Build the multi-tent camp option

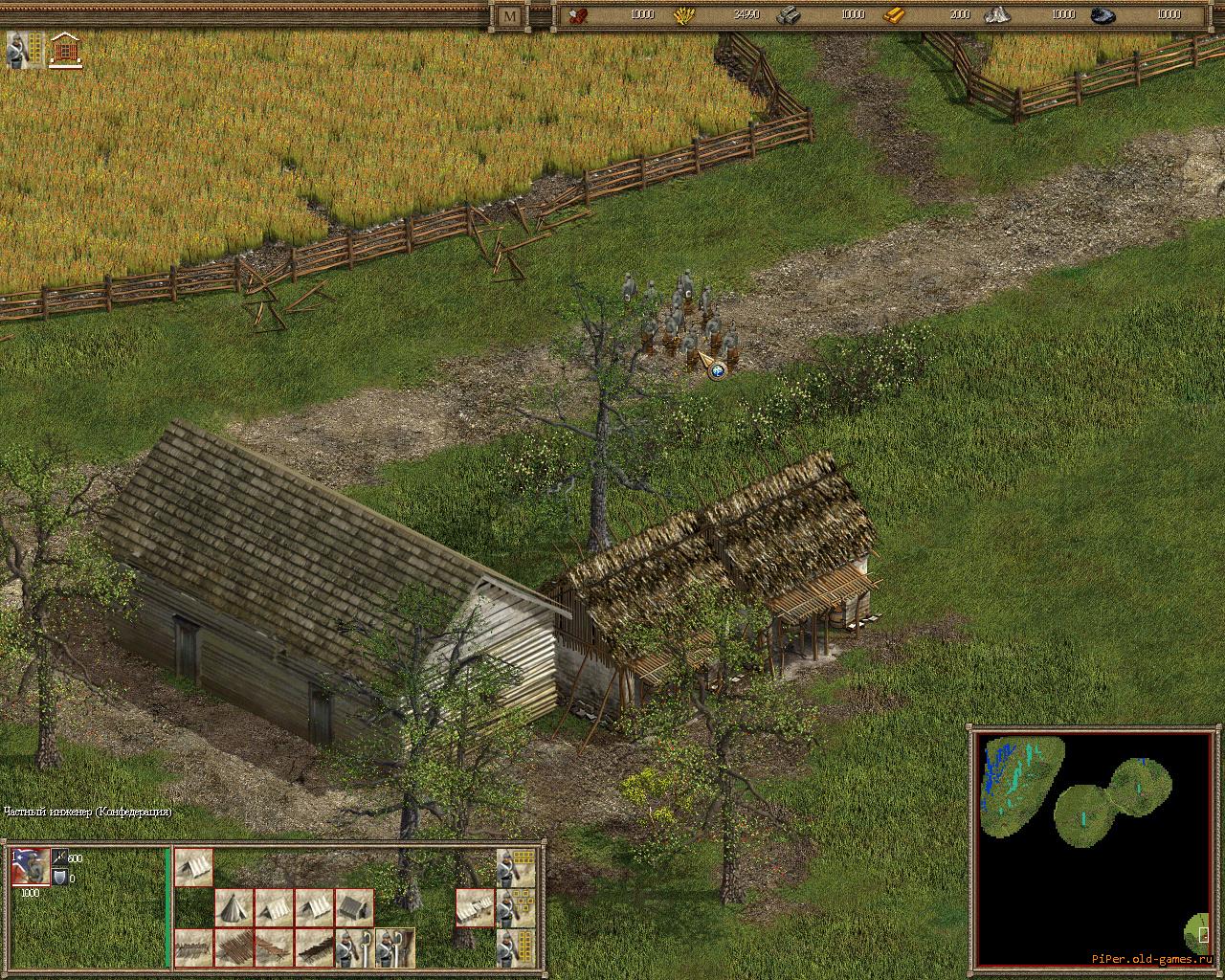475,906
